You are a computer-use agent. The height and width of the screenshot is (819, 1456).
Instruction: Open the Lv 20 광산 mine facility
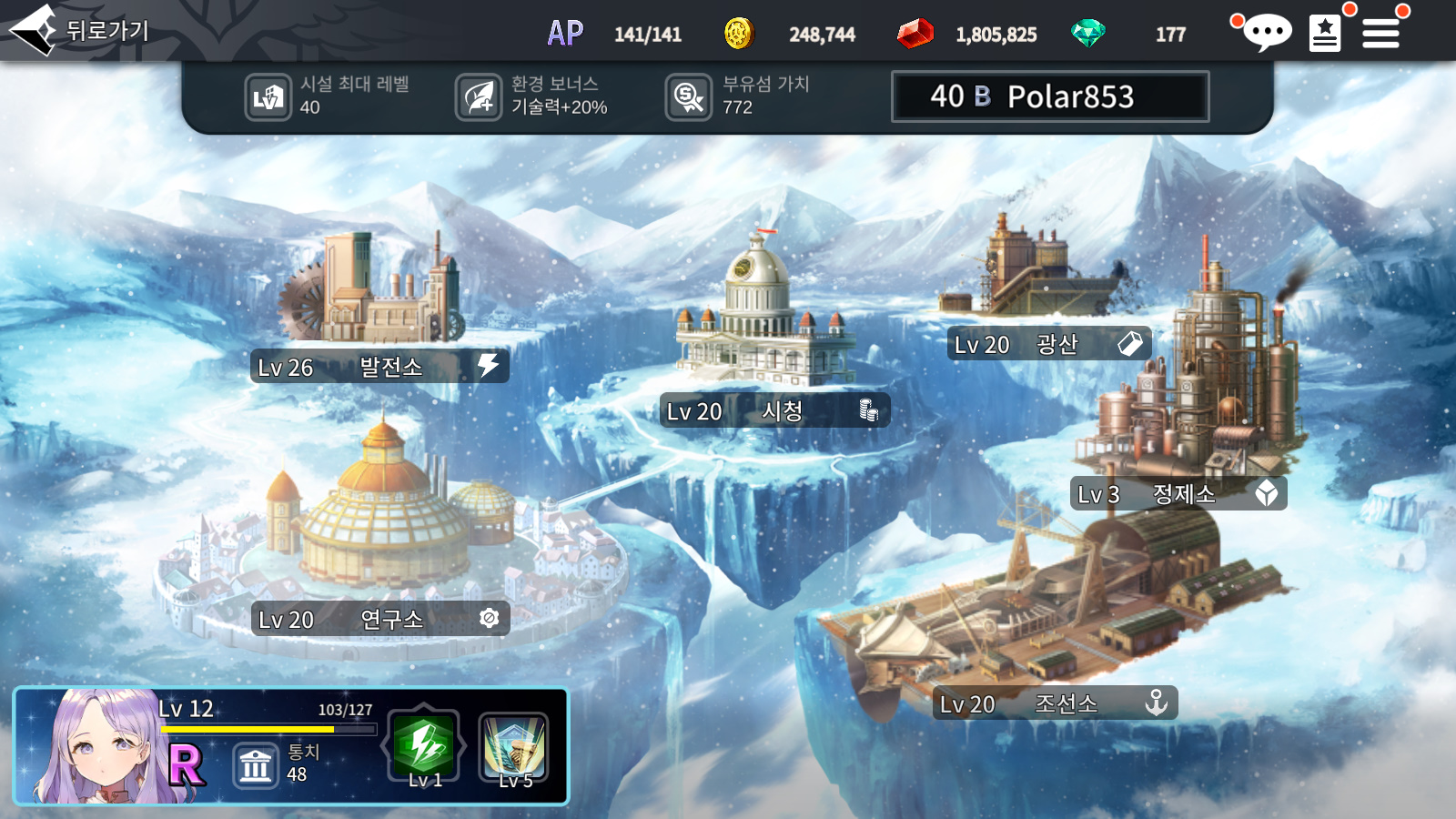coord(1048,344)
